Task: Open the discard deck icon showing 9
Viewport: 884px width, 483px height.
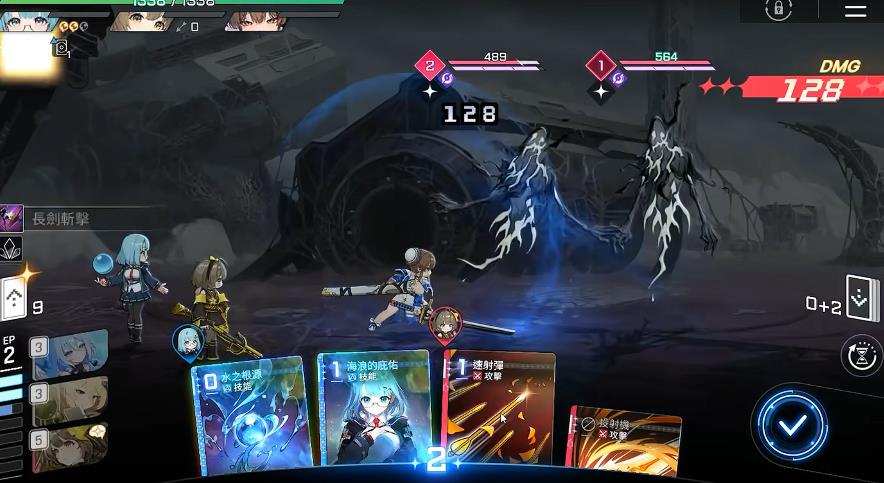Action: click(13, 297)
